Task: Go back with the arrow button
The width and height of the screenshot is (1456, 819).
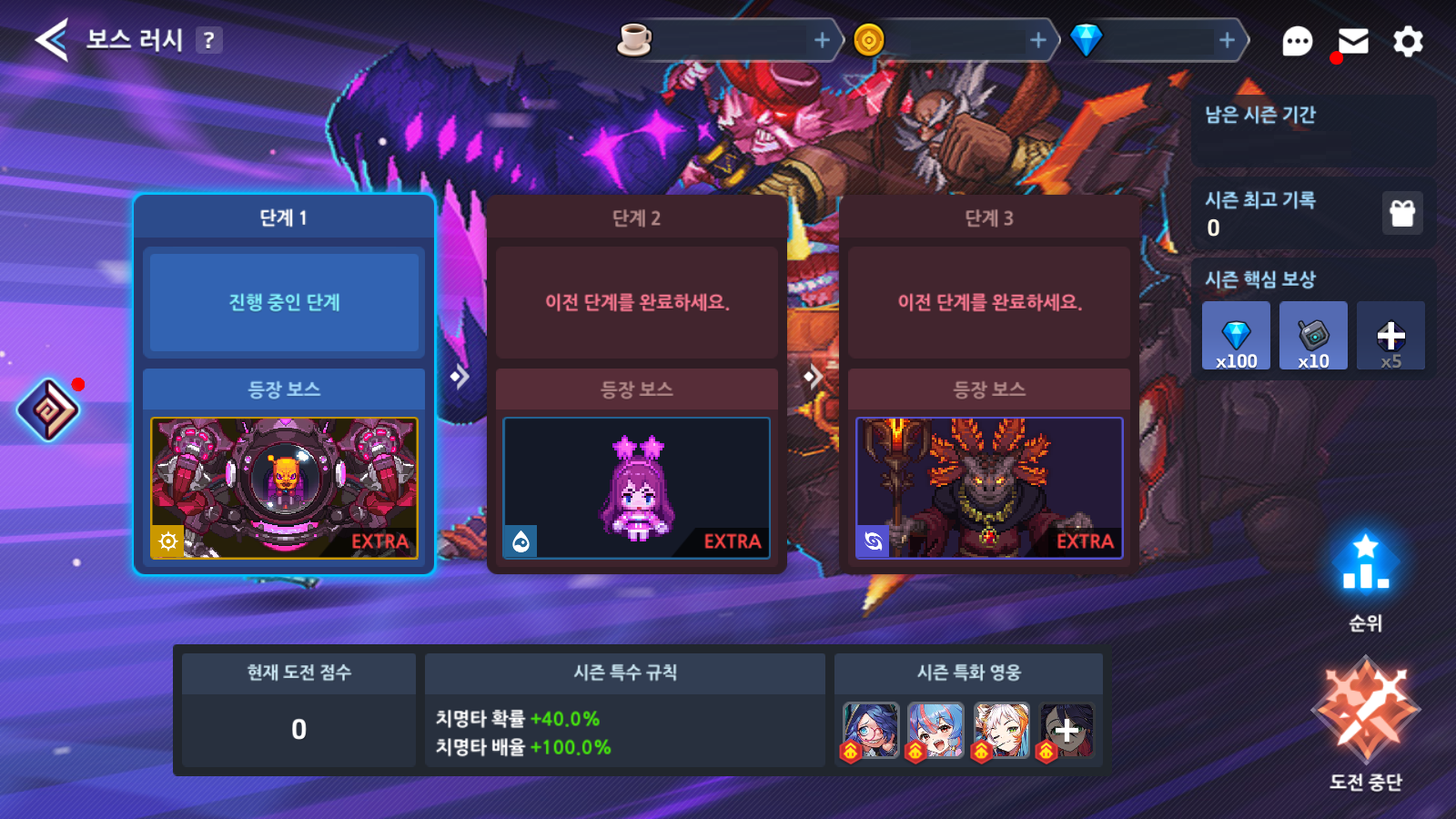Action: click(x=52, y=40)
